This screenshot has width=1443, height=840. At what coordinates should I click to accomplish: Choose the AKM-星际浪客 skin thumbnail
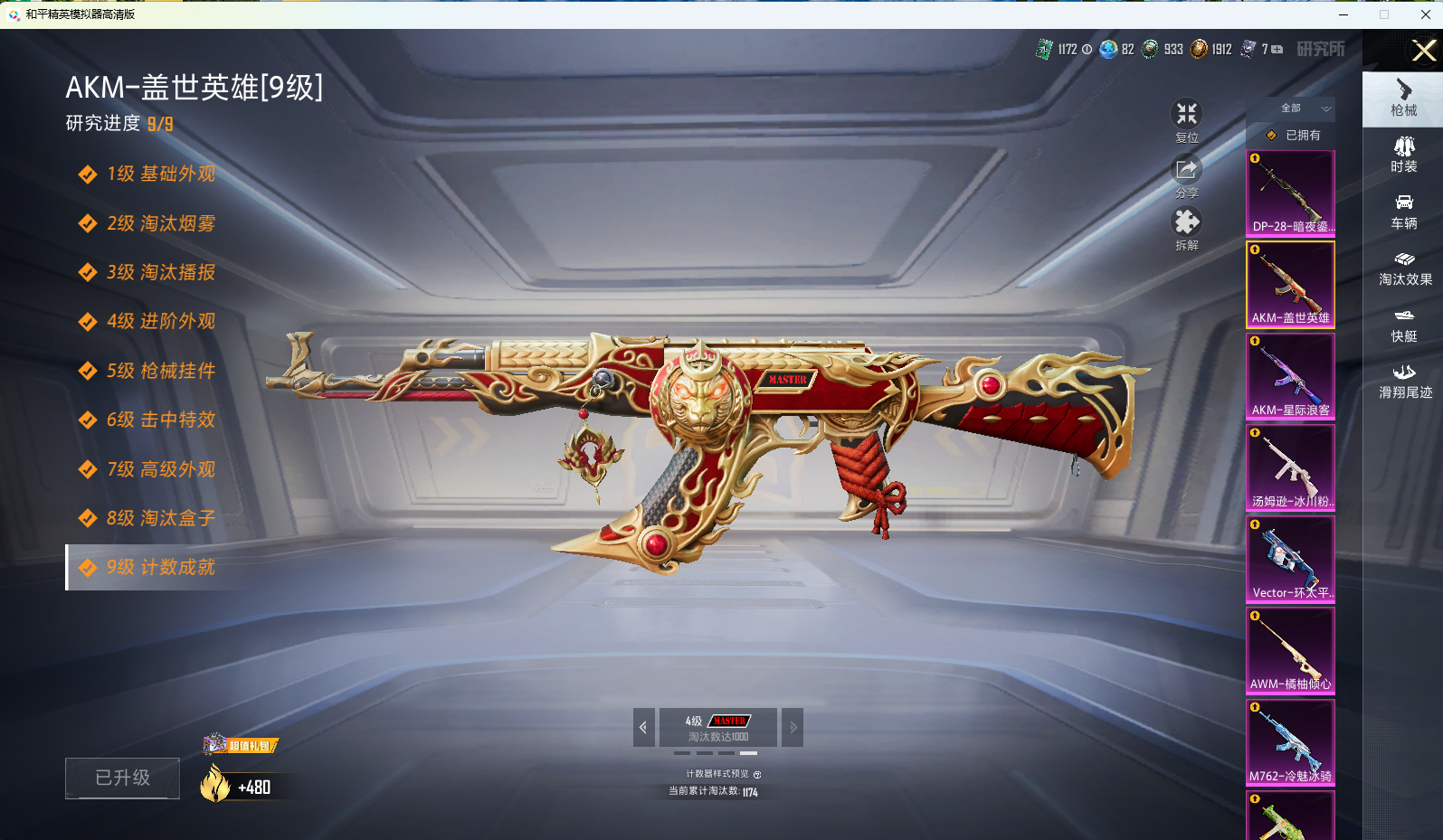pos(1290,376)
